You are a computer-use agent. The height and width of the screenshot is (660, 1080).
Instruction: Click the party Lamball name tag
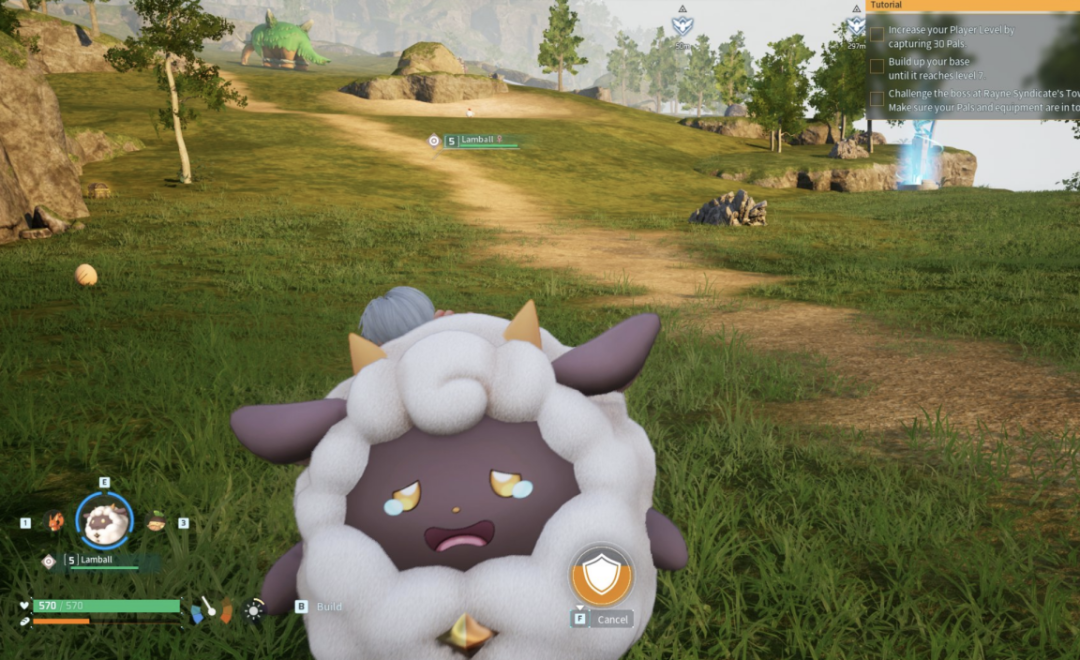point(97,560)
